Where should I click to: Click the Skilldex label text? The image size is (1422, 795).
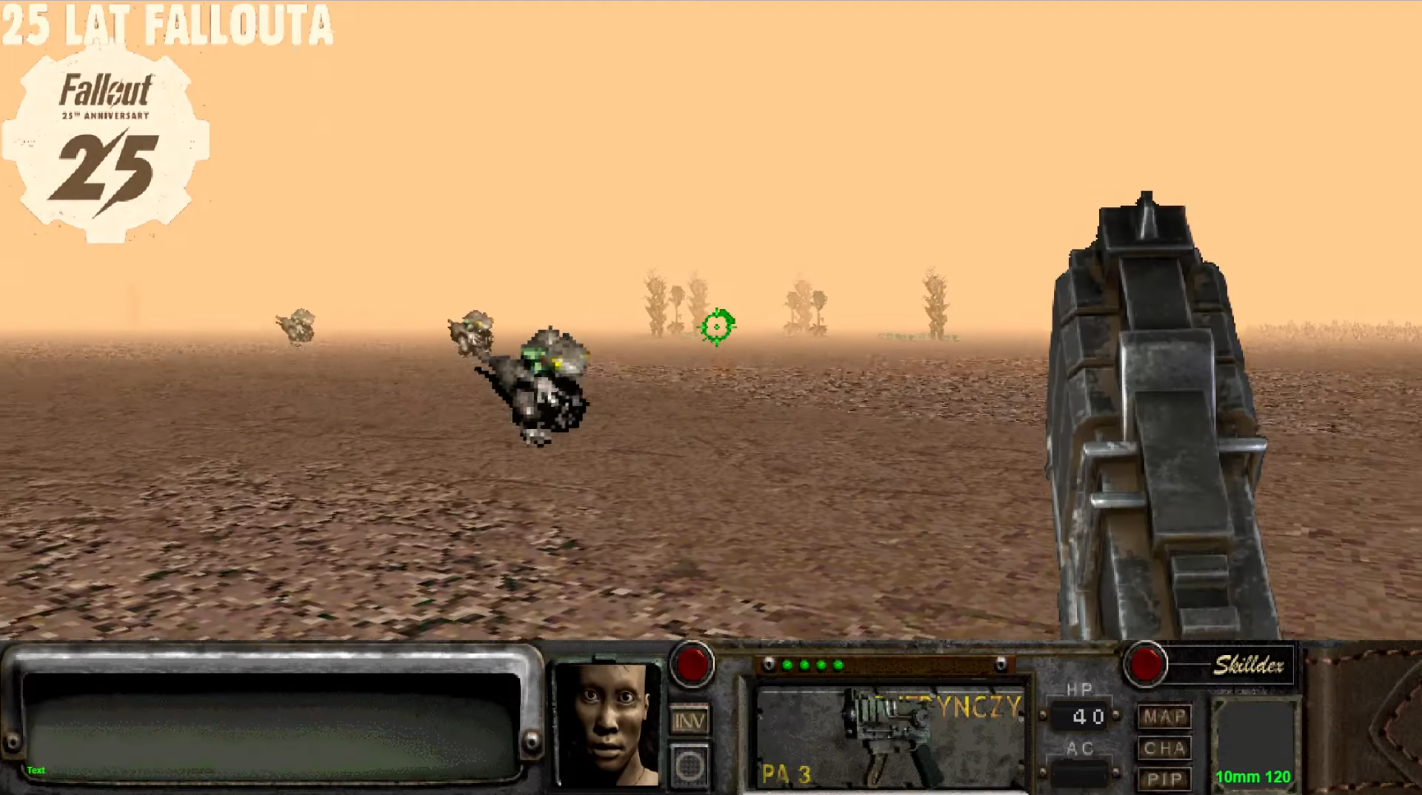1247,665
